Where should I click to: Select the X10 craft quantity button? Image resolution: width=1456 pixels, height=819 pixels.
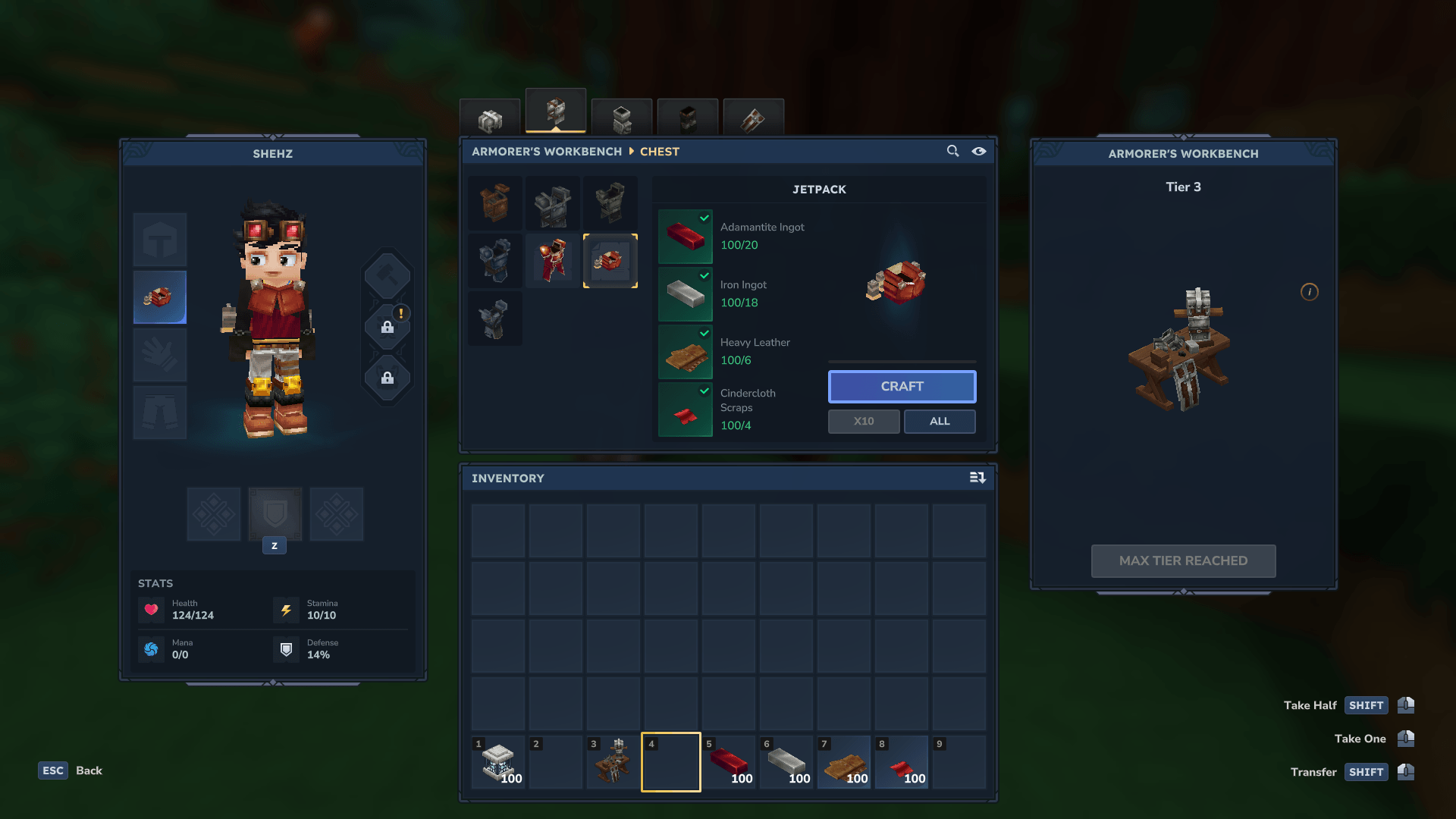[x=864, y=422]
